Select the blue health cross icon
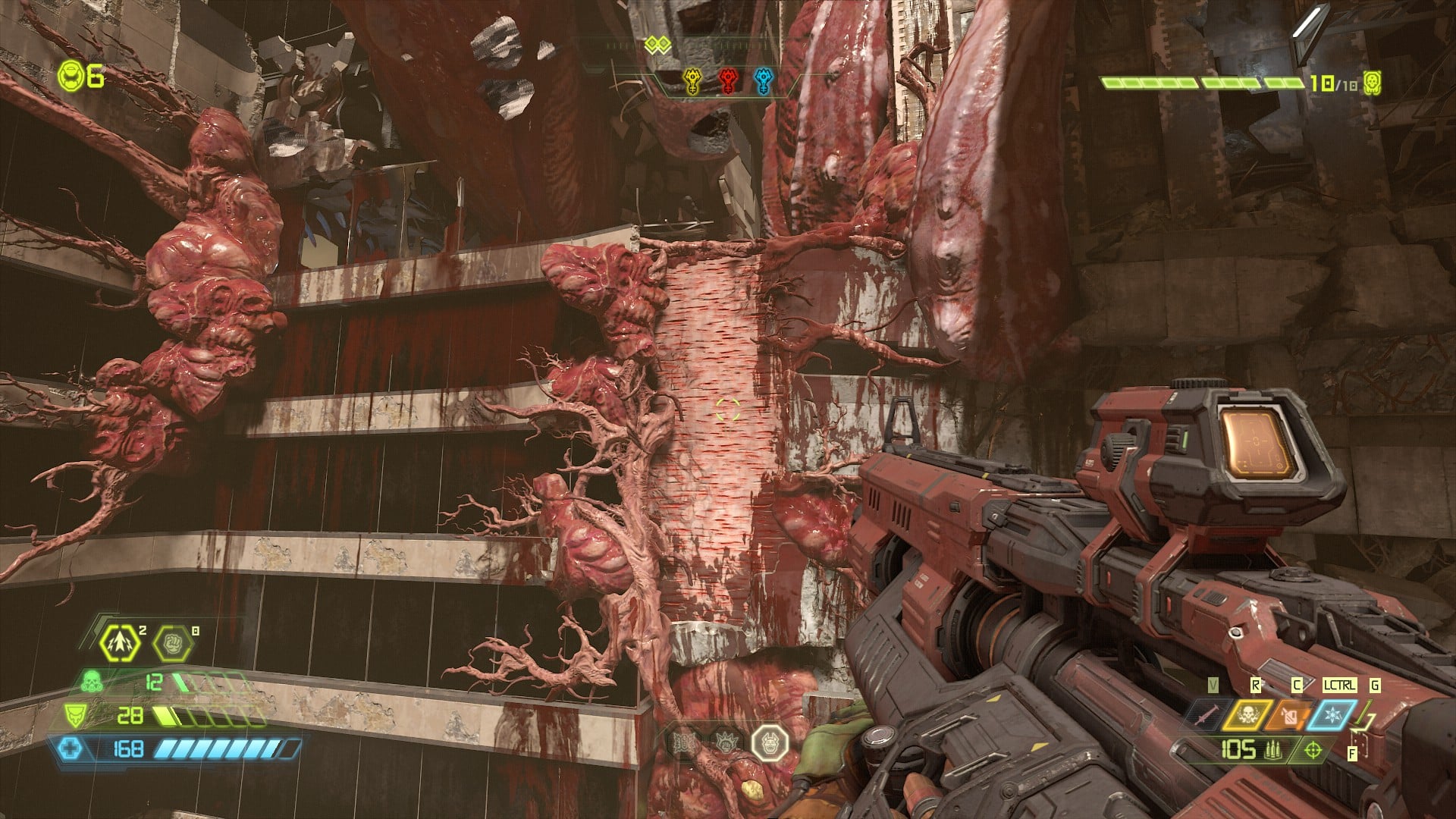The image size is (1456, 819). pyautogui.click(x=70, y=749)
